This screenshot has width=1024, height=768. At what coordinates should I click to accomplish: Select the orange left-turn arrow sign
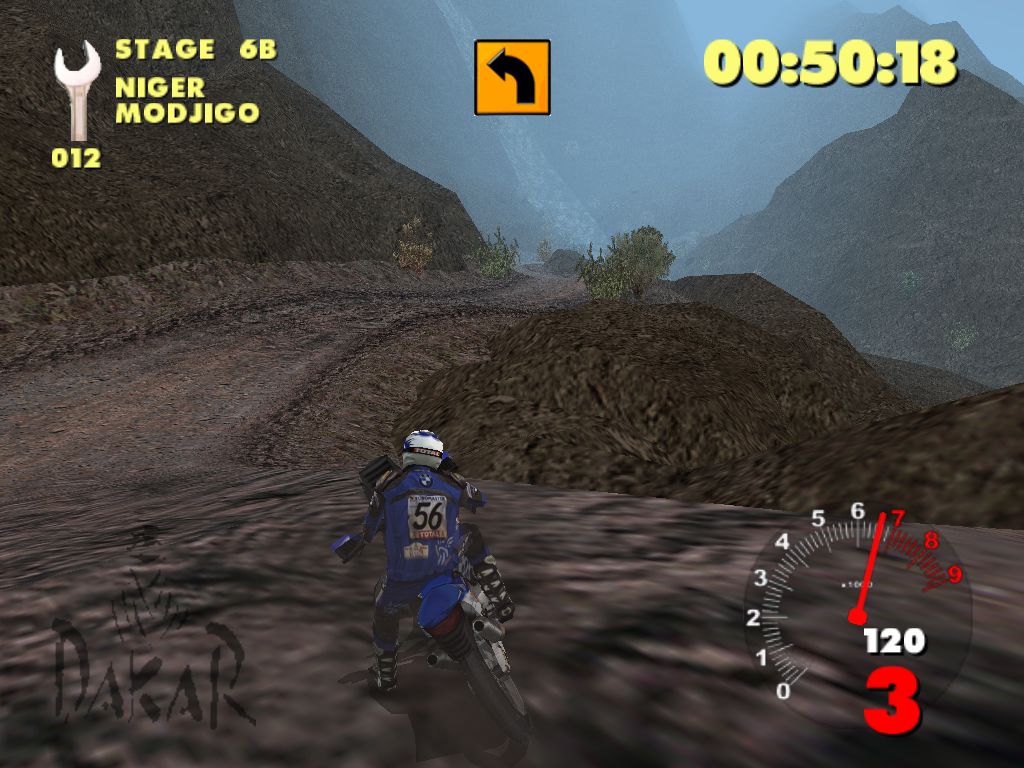tap(512, 77)
